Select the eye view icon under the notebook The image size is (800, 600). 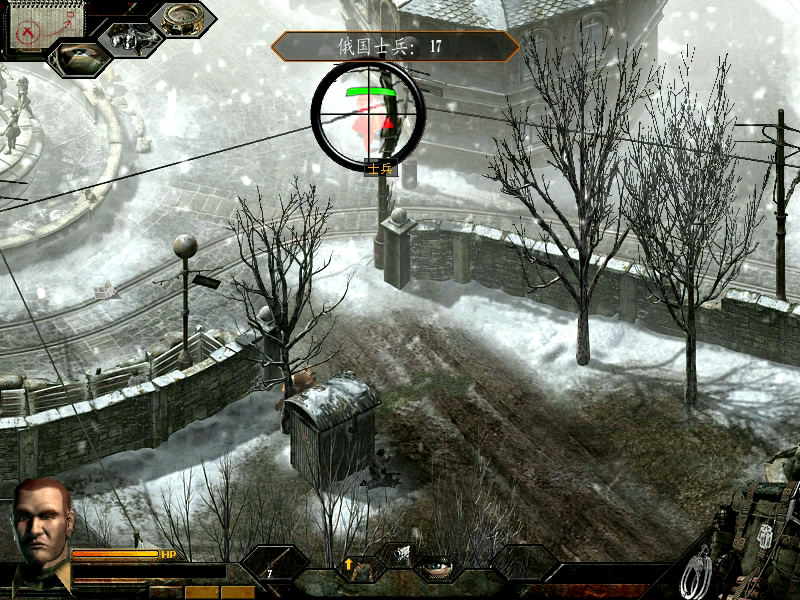pyautogui.click(x=78, y=58)
